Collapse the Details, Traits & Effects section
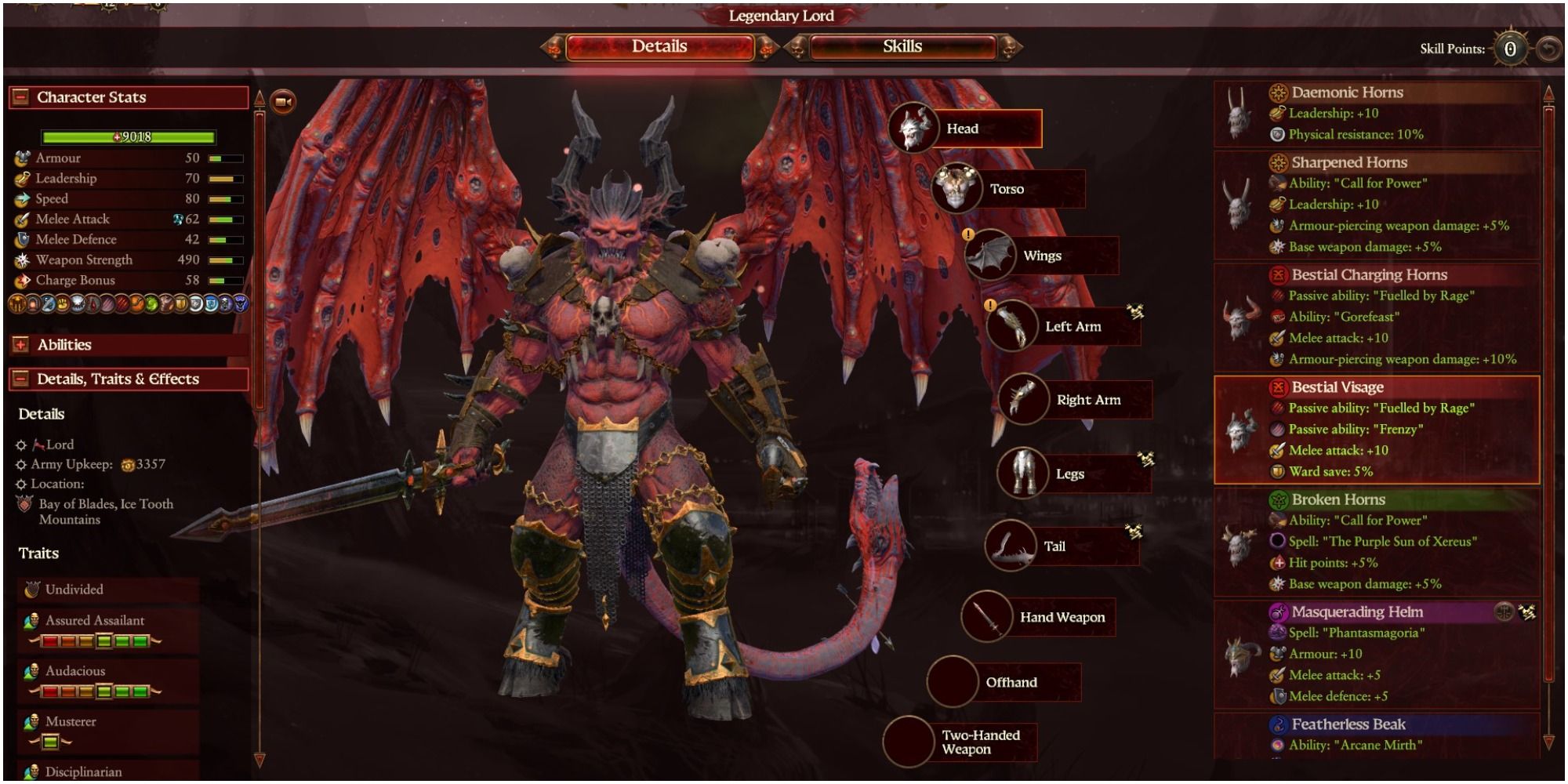Viewport: 1568px width, 784px height. [x=21, y=378]
